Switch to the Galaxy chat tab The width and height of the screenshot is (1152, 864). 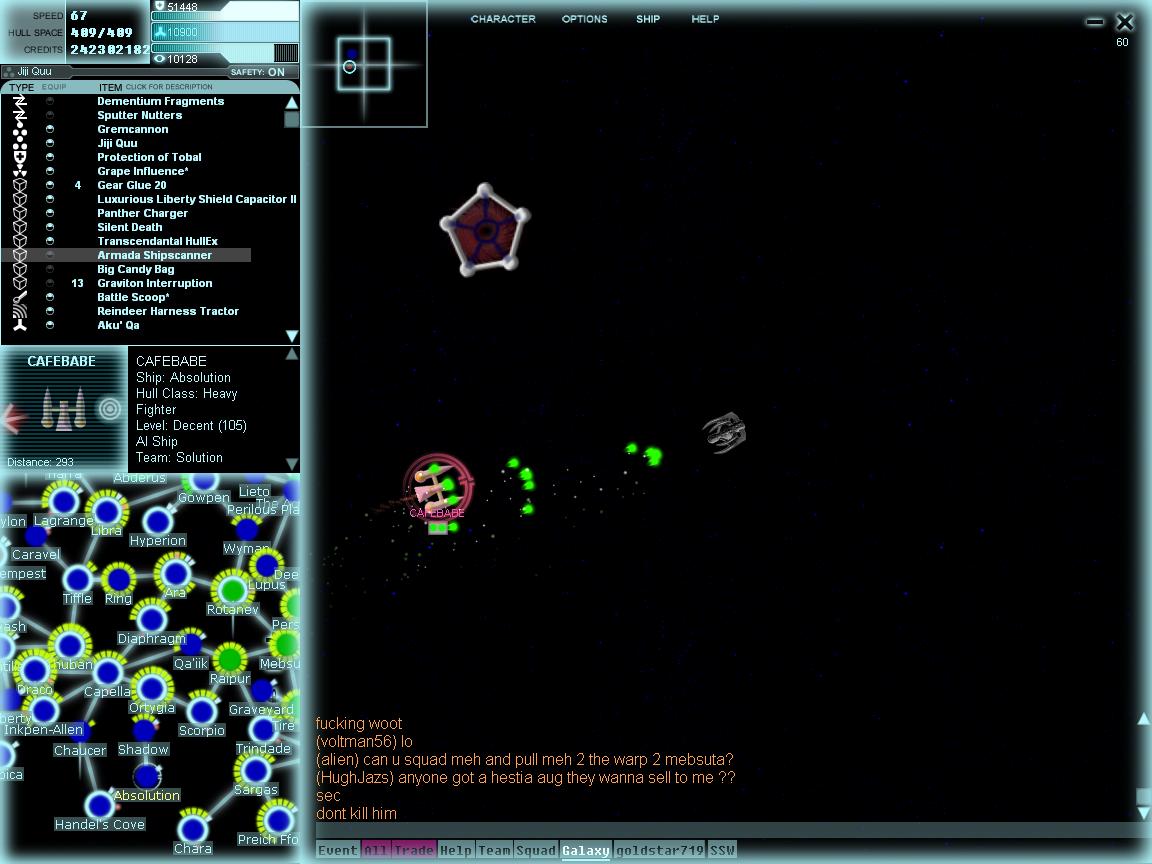(x=585, y=851)
